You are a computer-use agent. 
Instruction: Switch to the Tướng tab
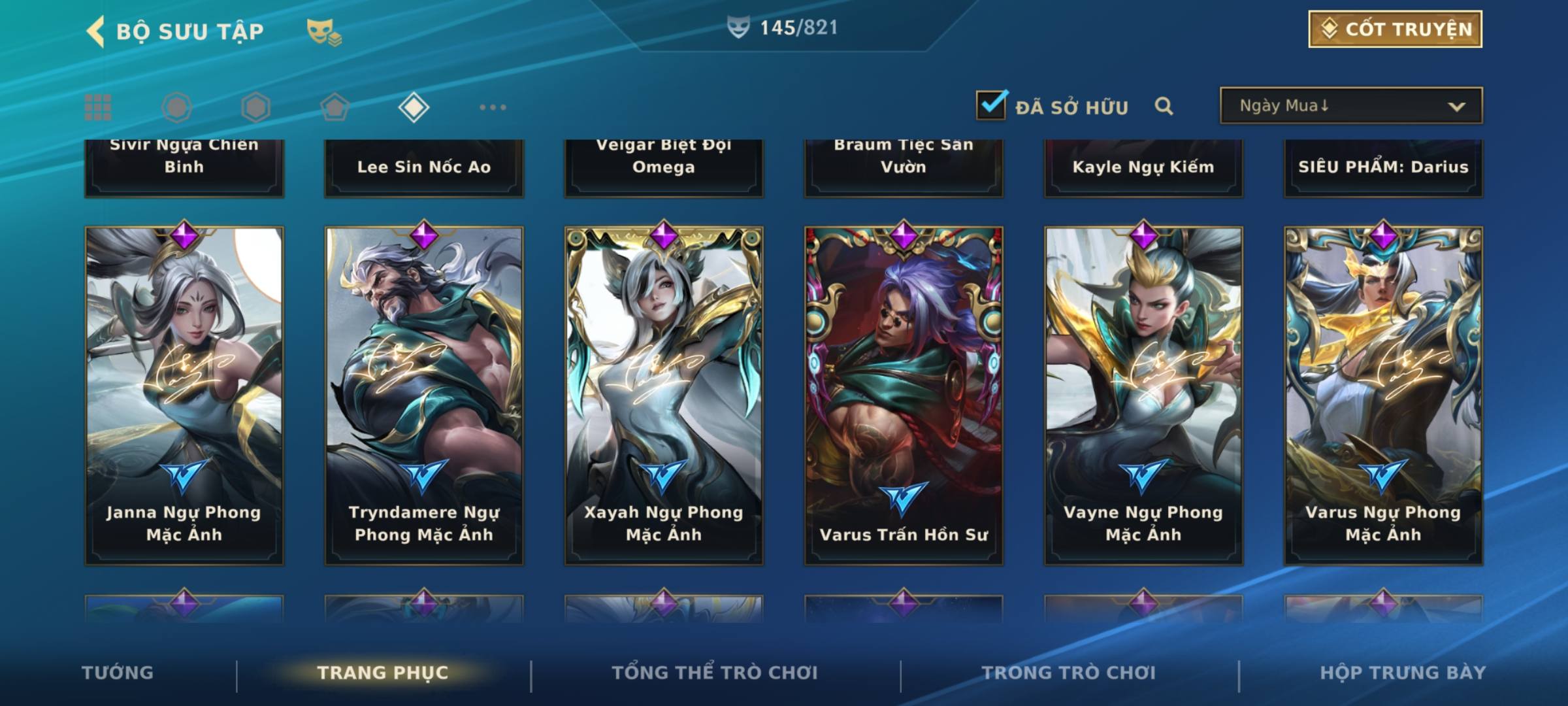tap(118, 673)
